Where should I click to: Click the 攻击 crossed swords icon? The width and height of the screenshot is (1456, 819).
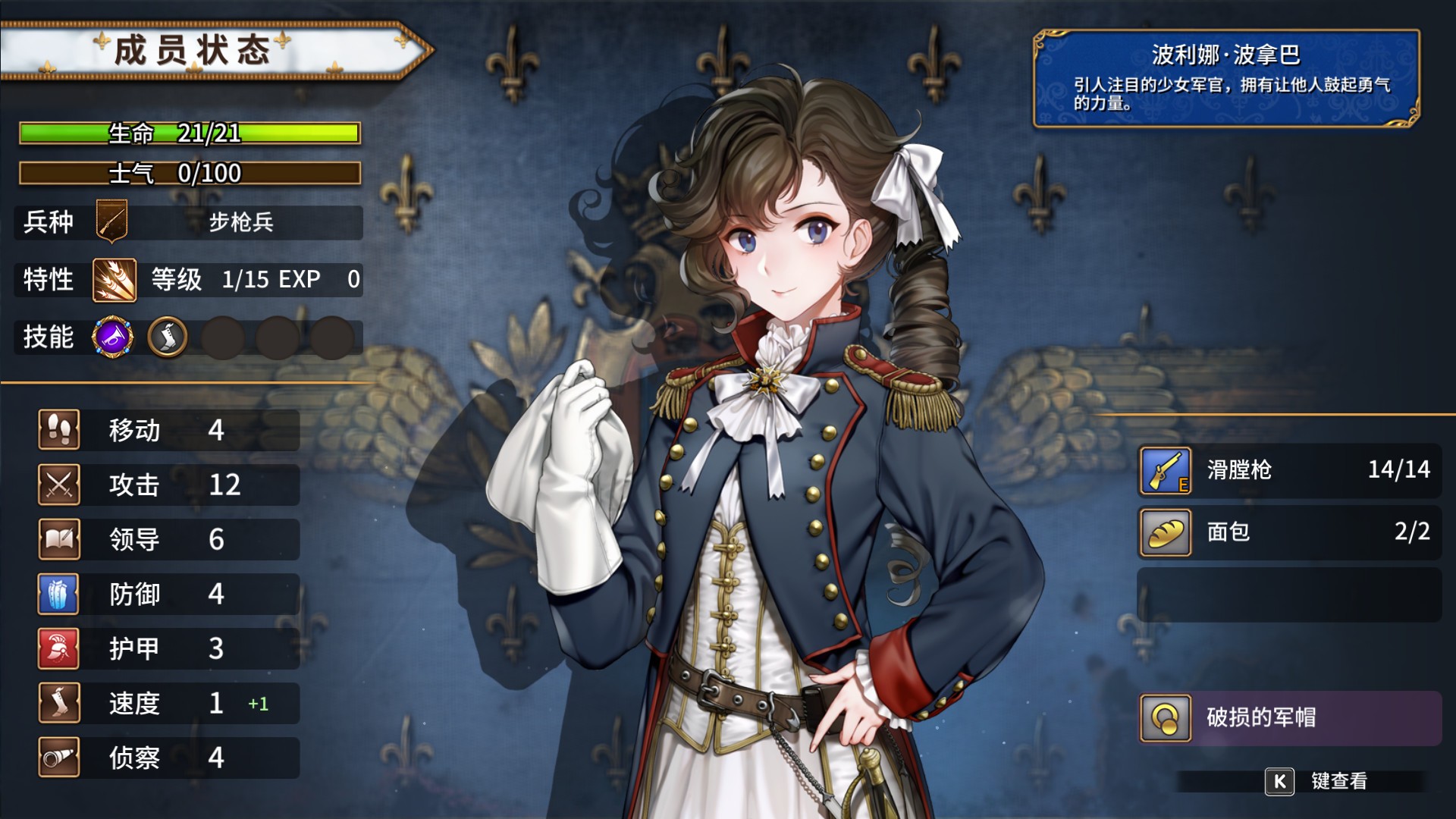tap(60, 485)
